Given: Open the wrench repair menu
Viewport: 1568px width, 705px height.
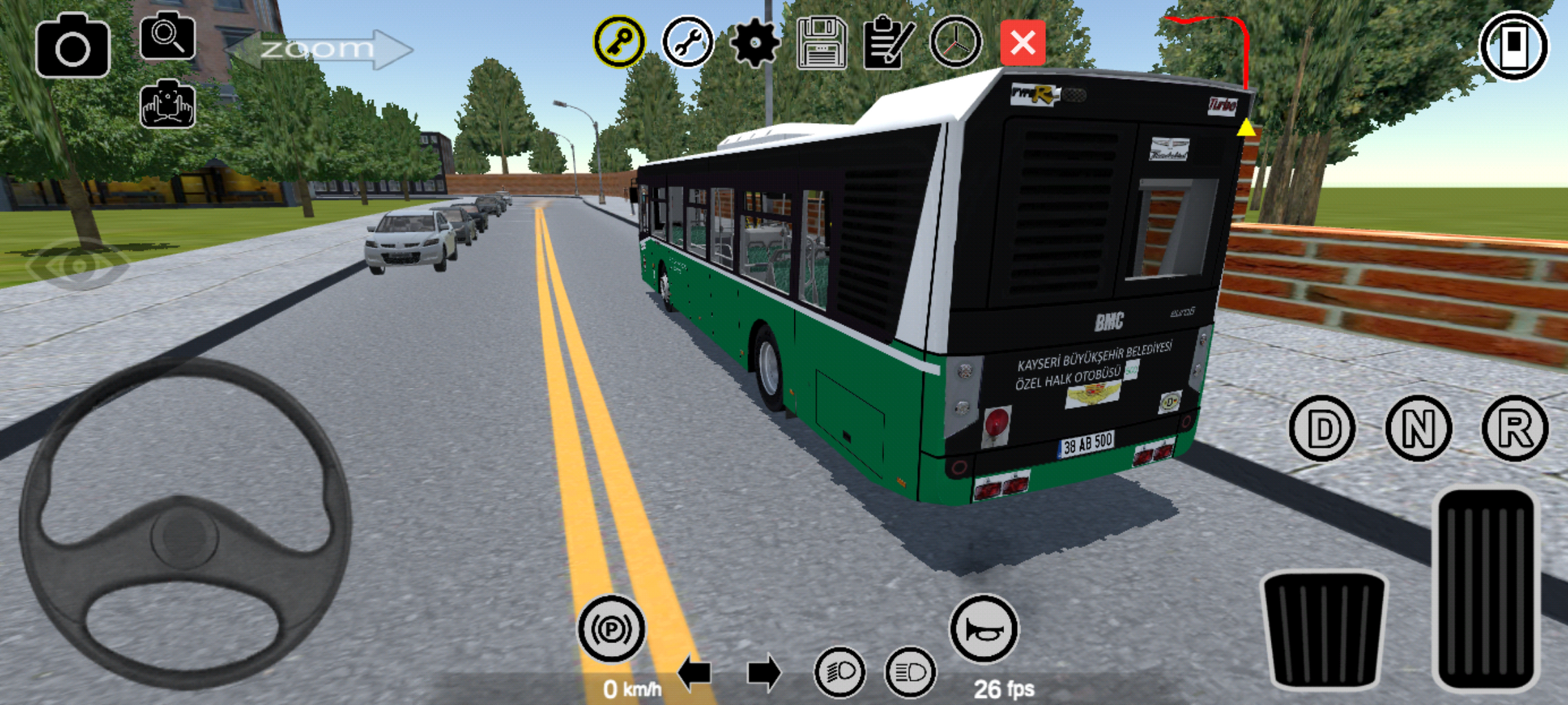Looking at the screenshot, I should [x=687, y=42].
